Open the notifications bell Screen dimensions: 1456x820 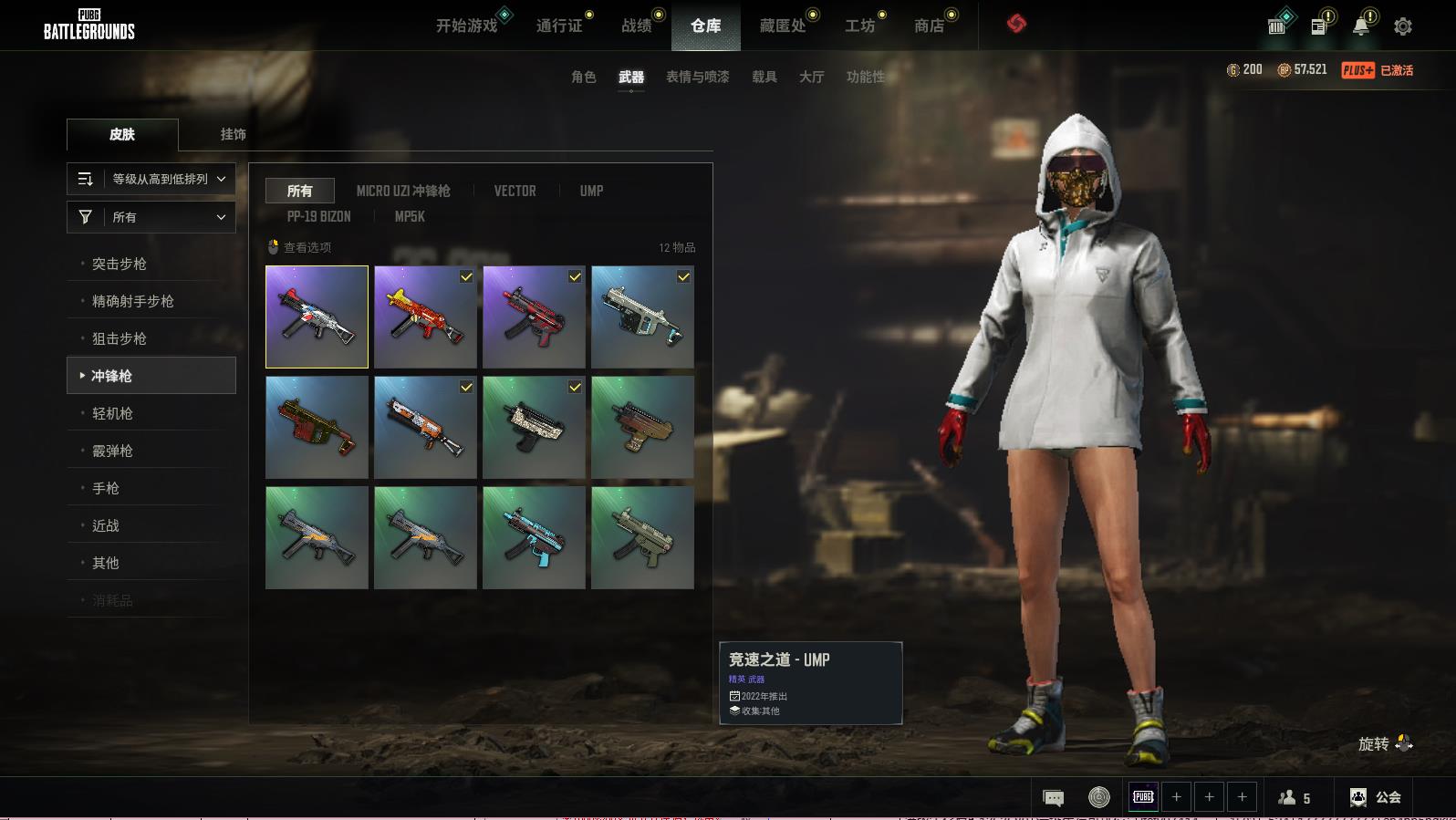point(1360,26)
